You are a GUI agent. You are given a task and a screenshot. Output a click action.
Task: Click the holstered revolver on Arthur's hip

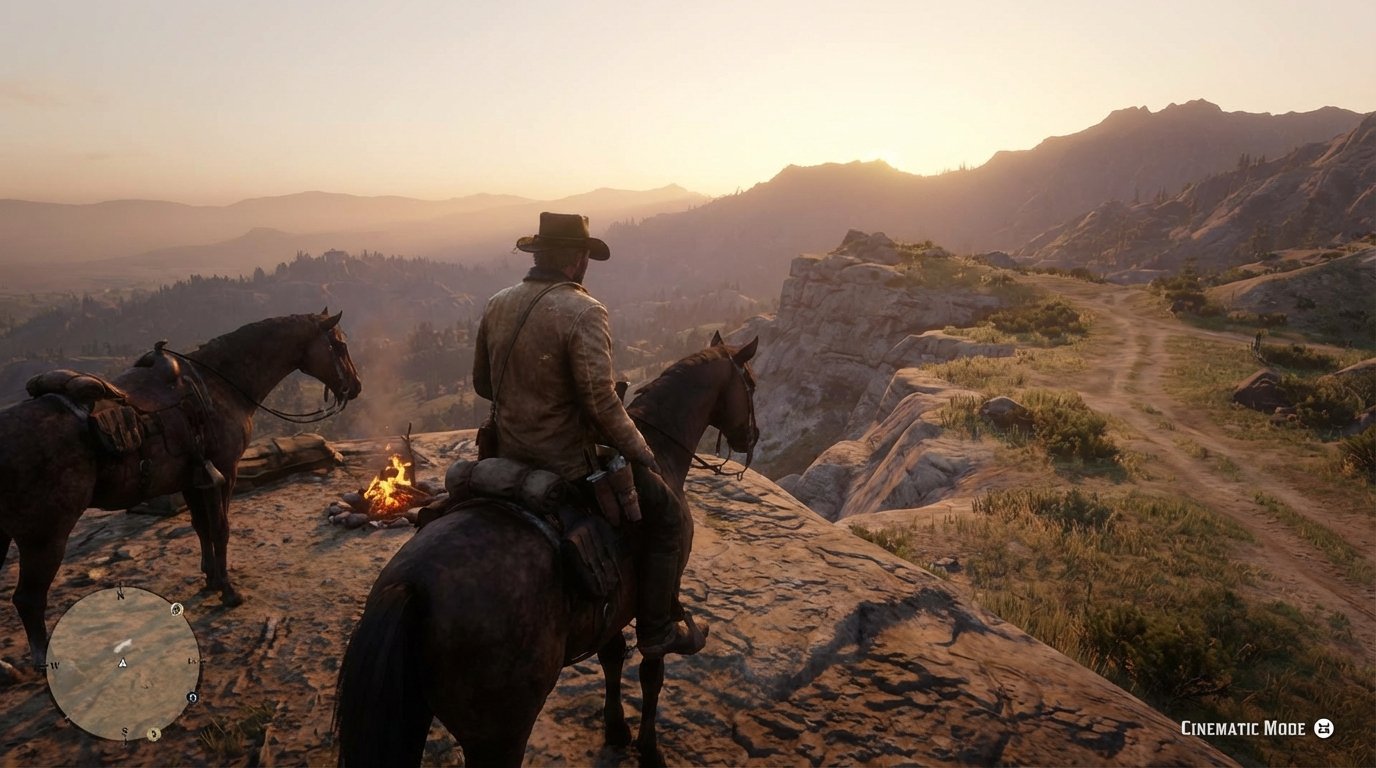click(617, 478)
